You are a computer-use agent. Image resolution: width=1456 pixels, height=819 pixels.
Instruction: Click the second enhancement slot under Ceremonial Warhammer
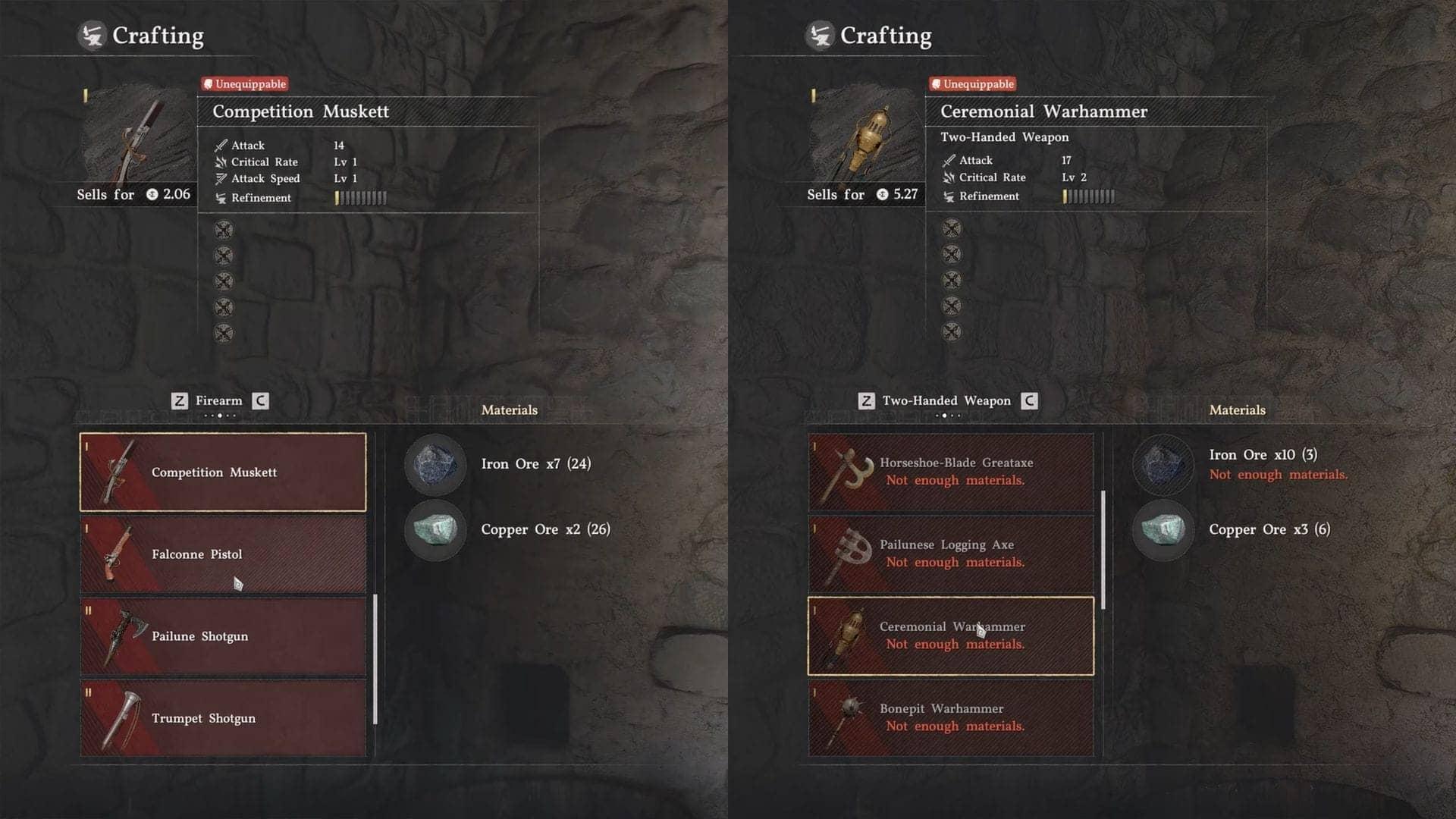[x=951, y=255]
